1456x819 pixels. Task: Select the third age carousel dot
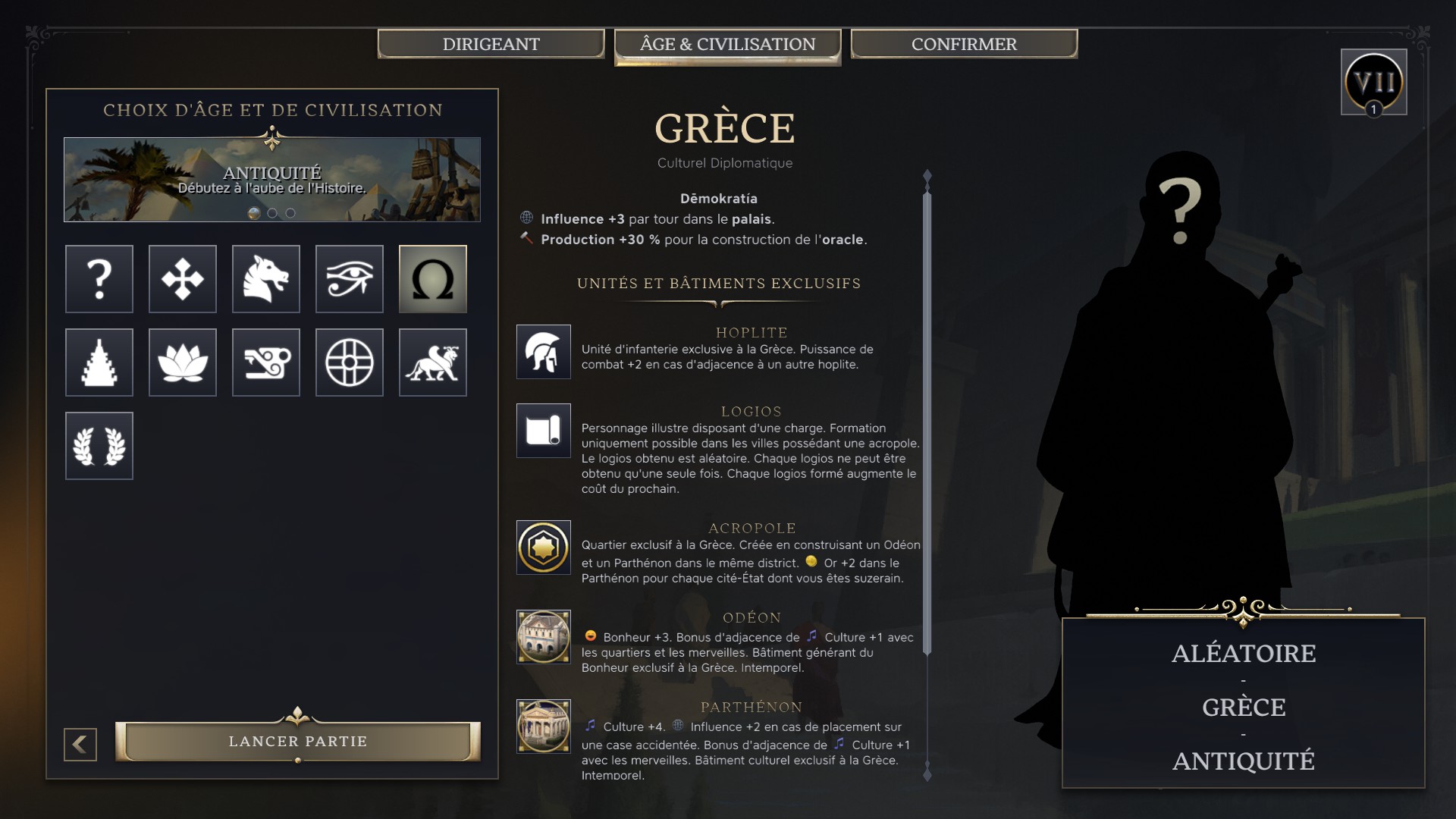point(289,213)
